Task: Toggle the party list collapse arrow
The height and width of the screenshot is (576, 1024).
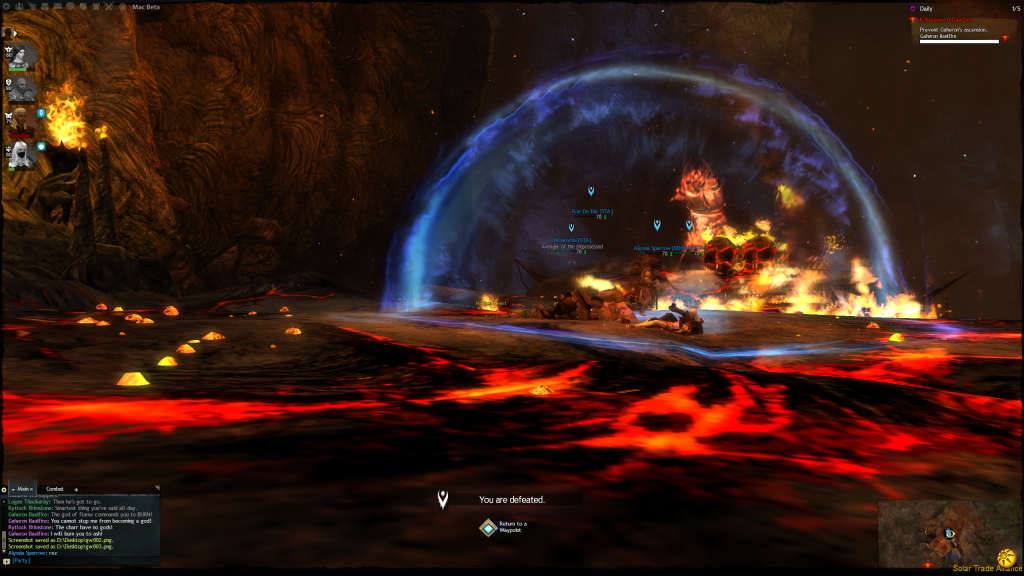Action: point(14,33)
